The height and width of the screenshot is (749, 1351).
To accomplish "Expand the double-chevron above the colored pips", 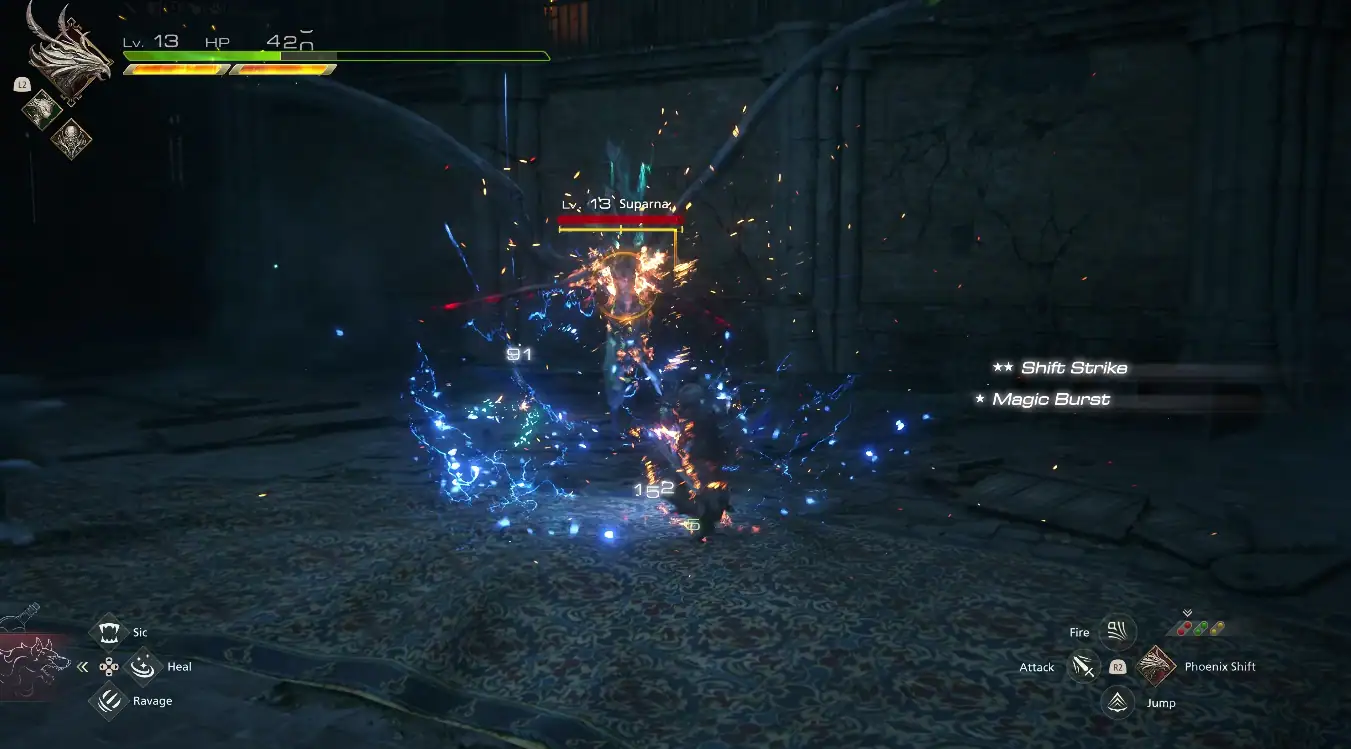I will point(1187,613).
